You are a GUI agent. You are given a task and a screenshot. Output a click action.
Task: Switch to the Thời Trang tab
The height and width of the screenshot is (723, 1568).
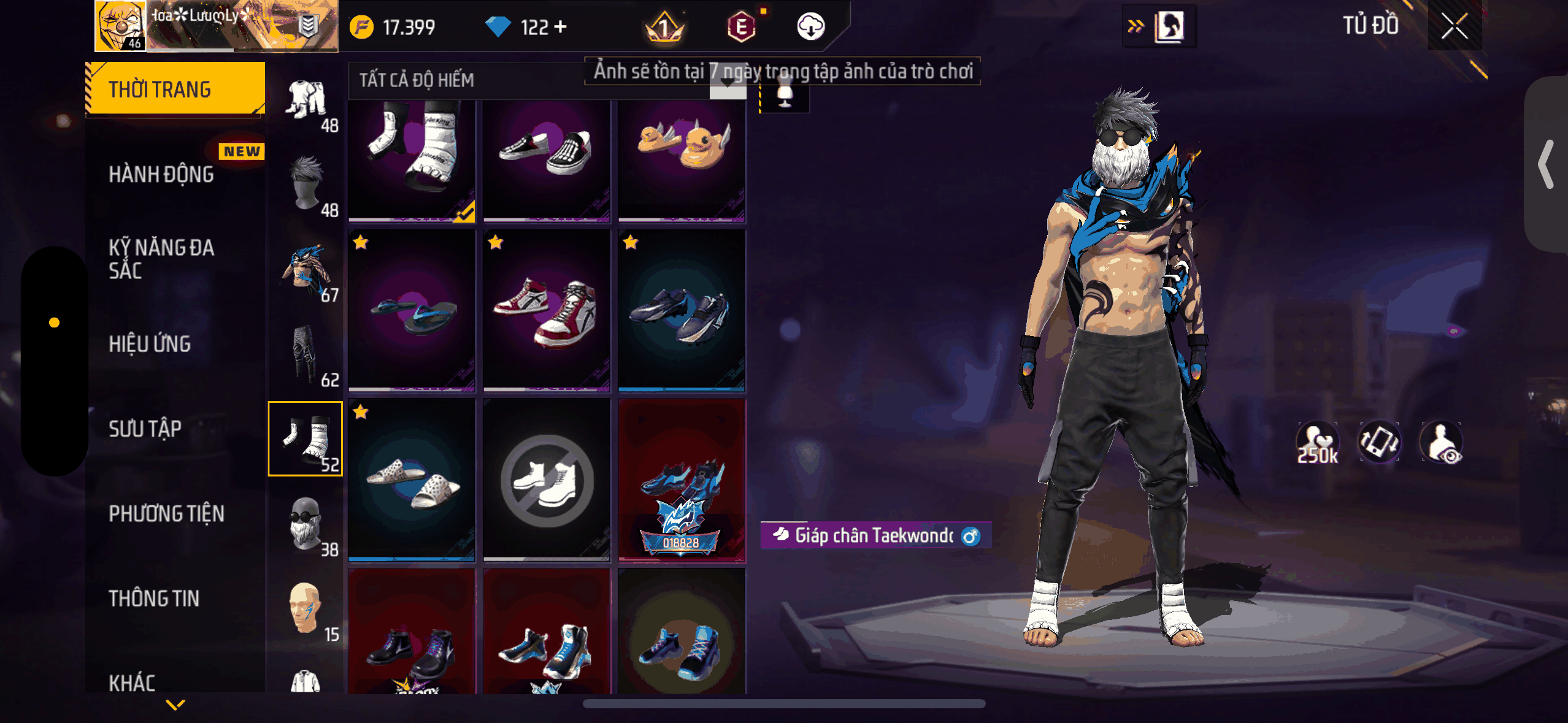pos(175,90)
